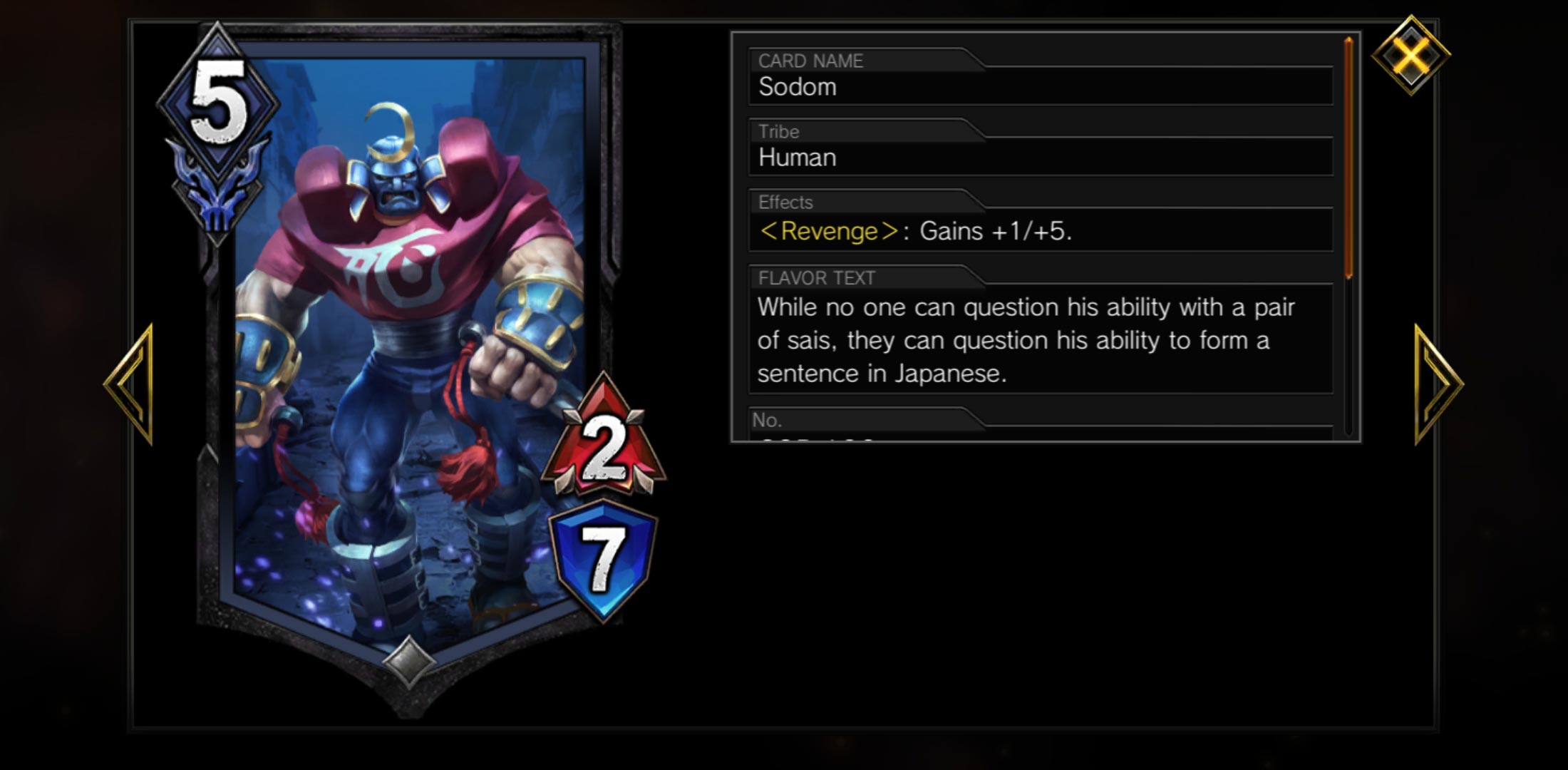Select the Tribe value Human
The width and height of the screenshot is (1568, 770).
796,158
